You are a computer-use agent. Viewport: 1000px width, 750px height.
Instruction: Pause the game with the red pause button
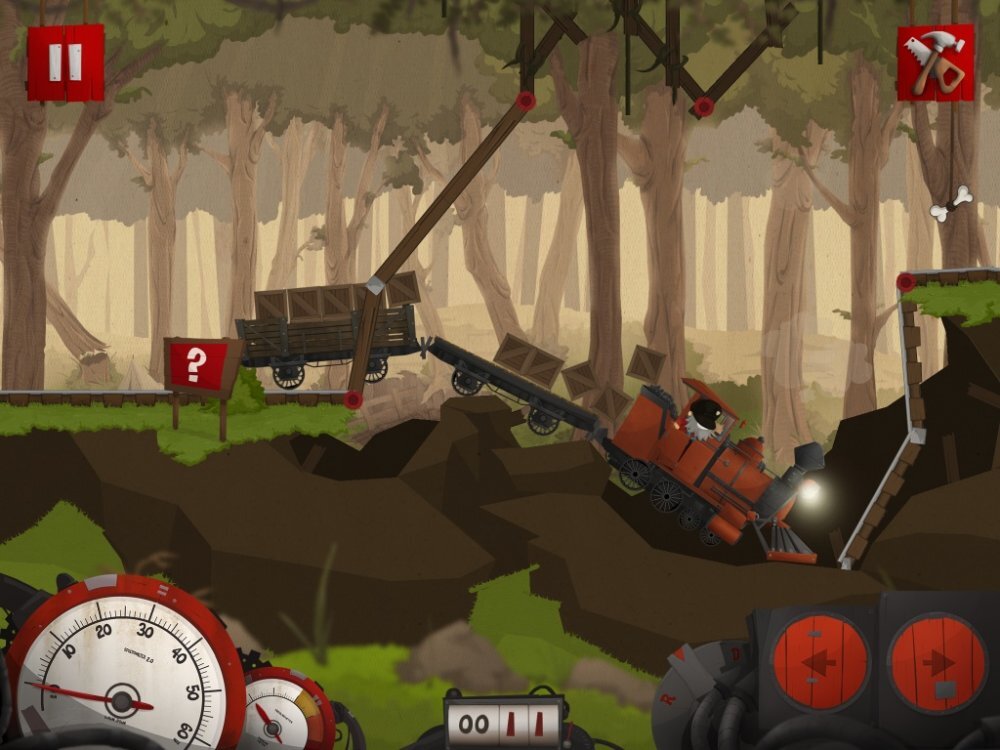[65, 62]
